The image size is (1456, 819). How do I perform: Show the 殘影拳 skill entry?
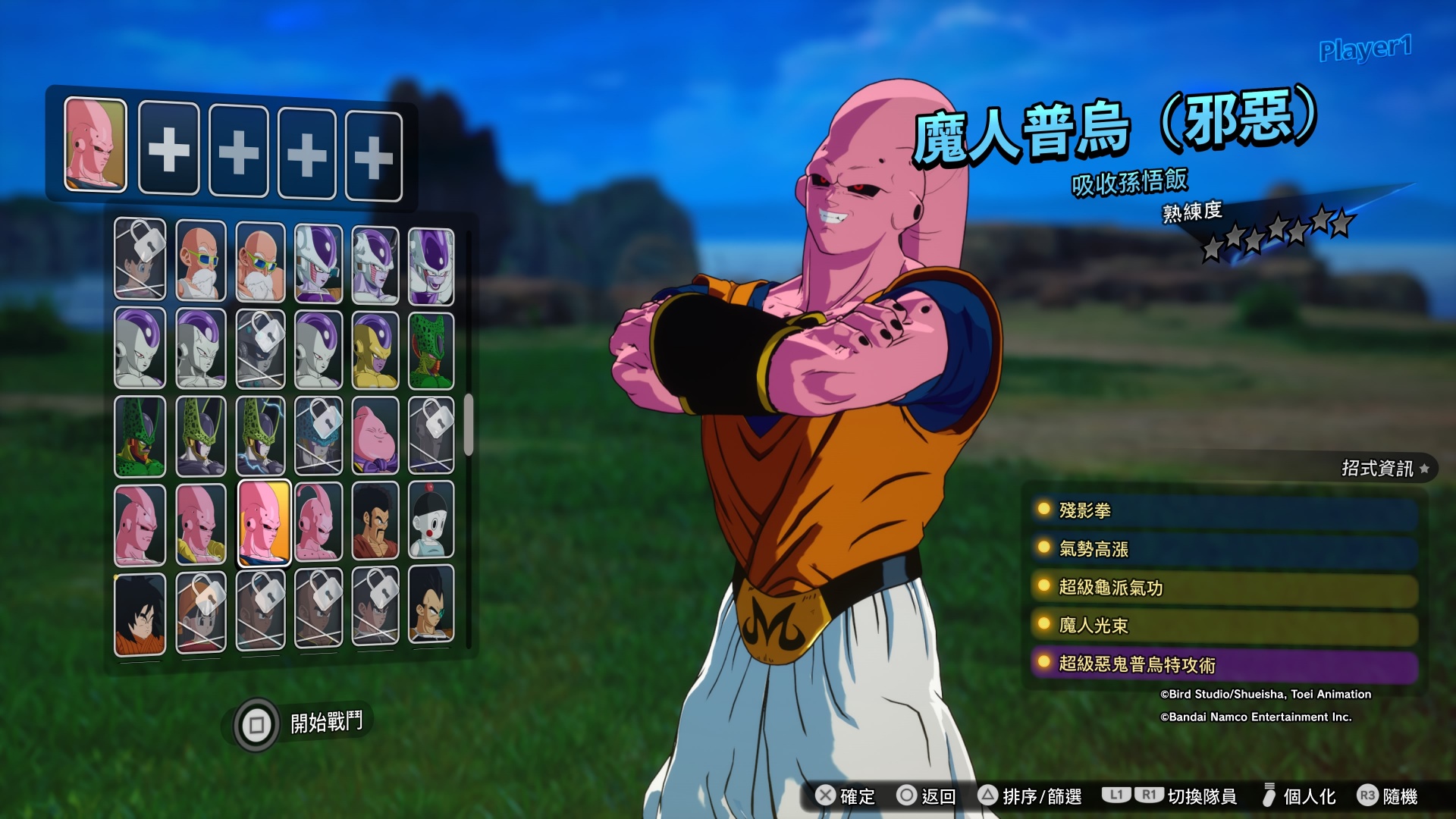pyautogui.click(x=1224, y=511)
